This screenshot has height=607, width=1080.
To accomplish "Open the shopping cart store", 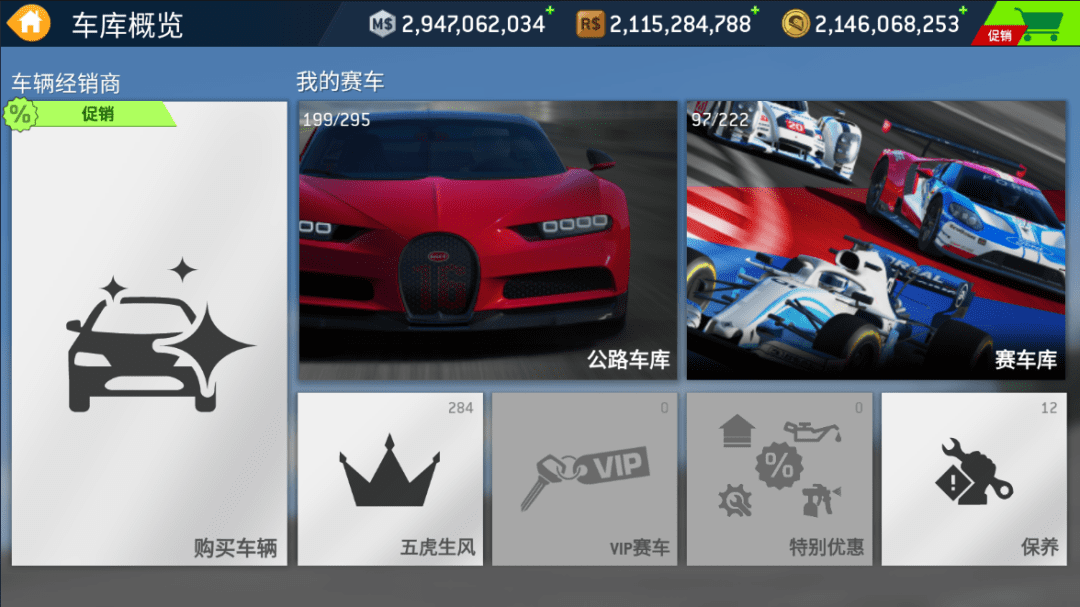I will click(x=1028, y=23).
